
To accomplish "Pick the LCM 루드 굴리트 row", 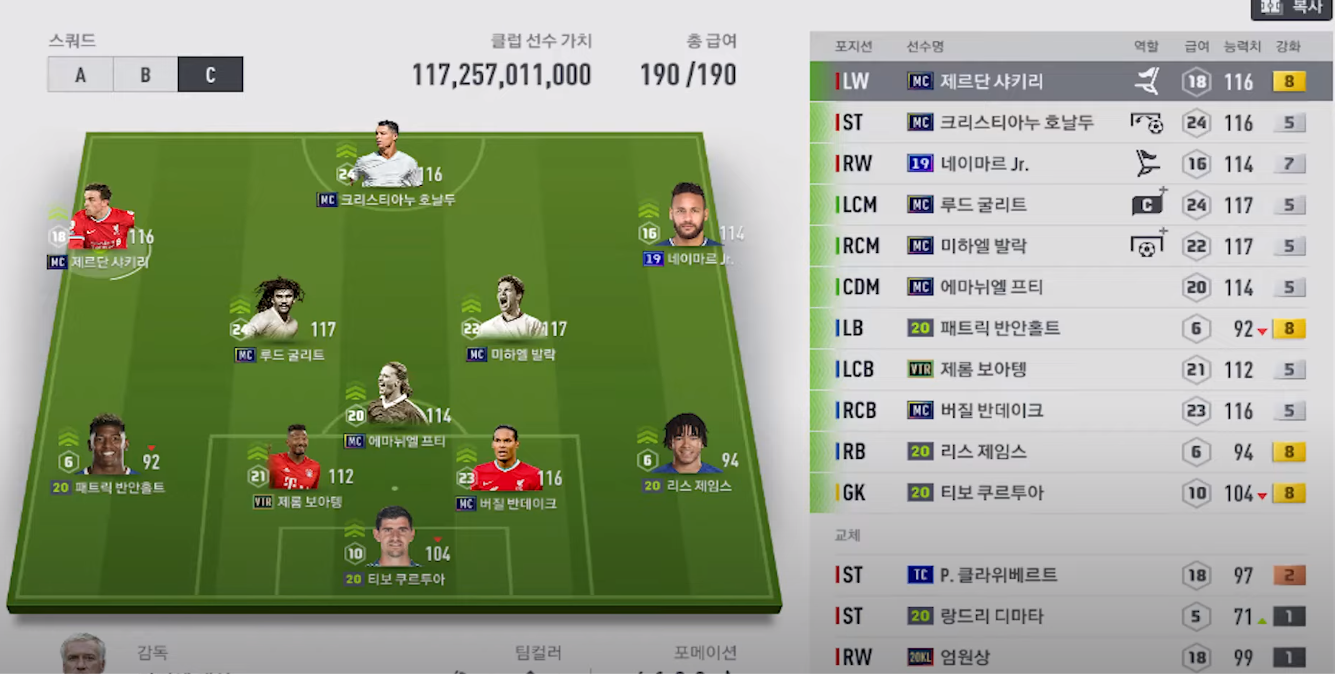I will tap(1070, 205).
